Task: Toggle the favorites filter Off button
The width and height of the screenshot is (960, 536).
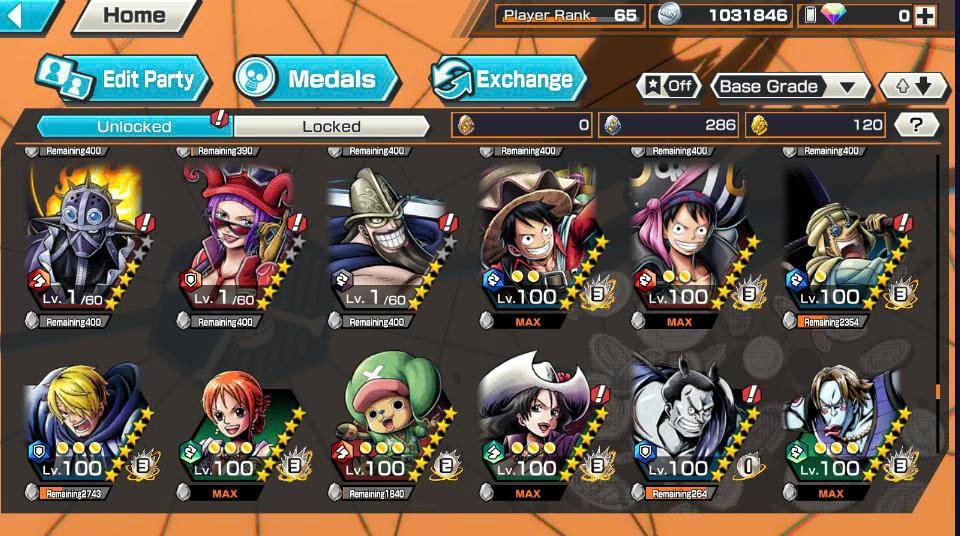Action: [669, 86]
